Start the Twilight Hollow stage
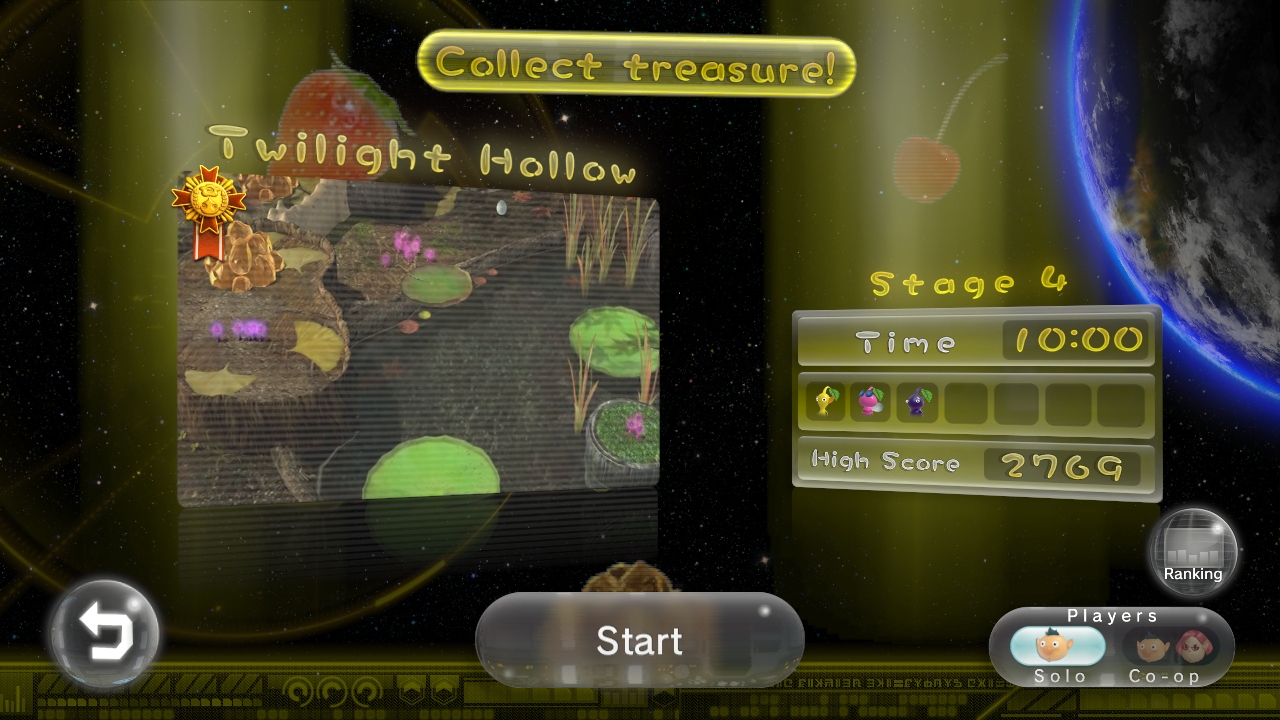Viewport: 1280px width, 720px height. click(639, 641)
